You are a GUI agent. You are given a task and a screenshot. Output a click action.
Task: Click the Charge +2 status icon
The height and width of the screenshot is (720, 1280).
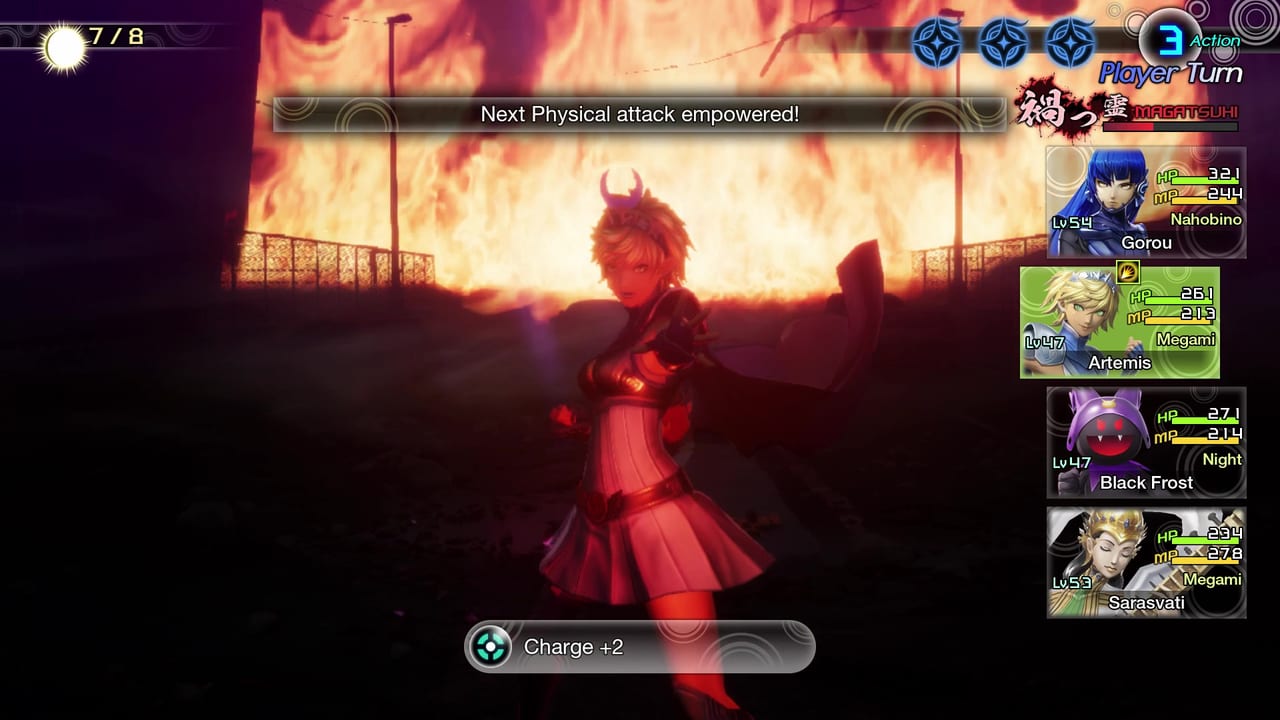point(488,647)
